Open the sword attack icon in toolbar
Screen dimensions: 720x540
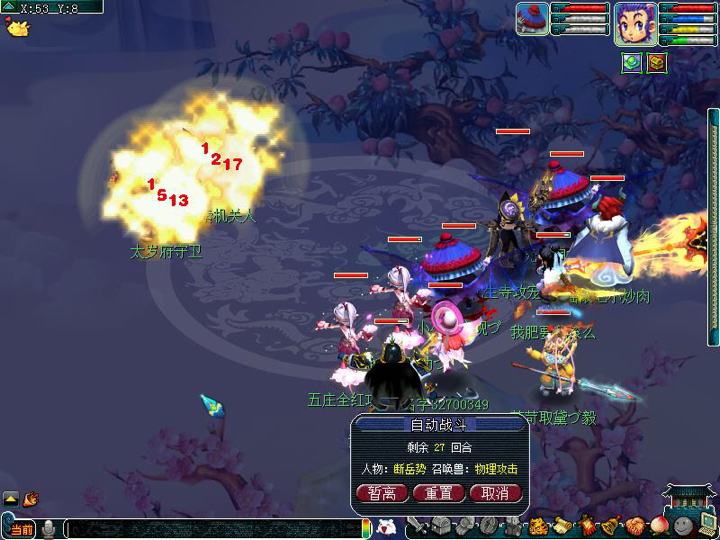click(x=420, y=527)
